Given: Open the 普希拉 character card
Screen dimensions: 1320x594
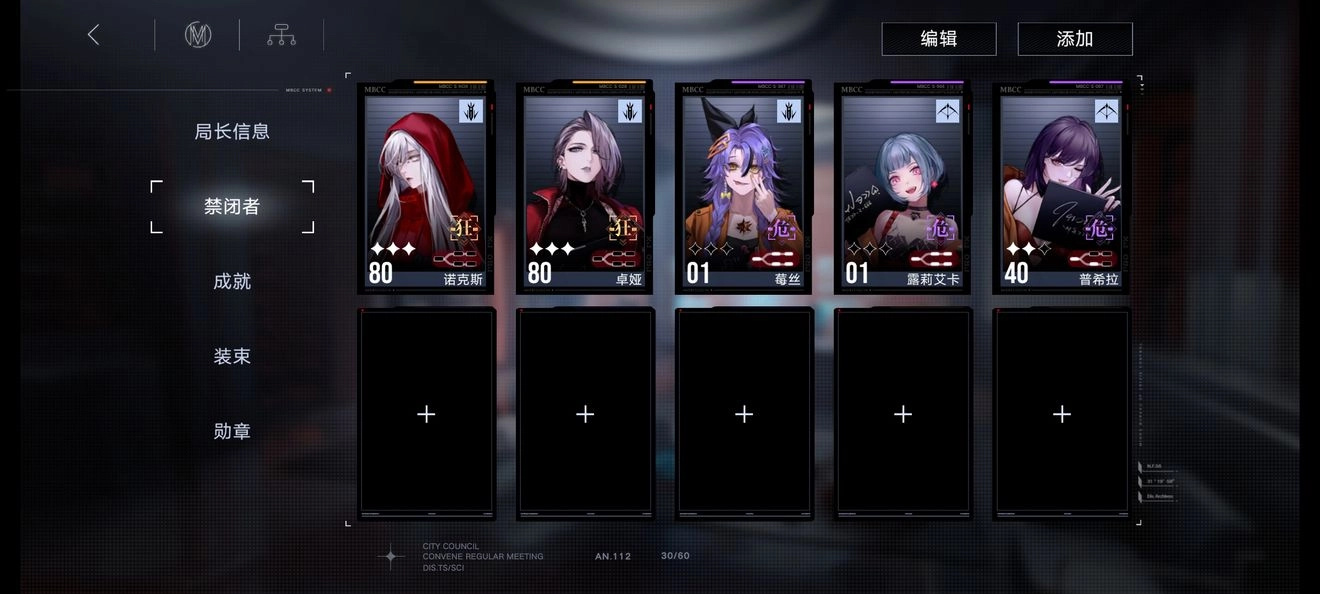Looking at the screenshot, I should (1062, 188).
